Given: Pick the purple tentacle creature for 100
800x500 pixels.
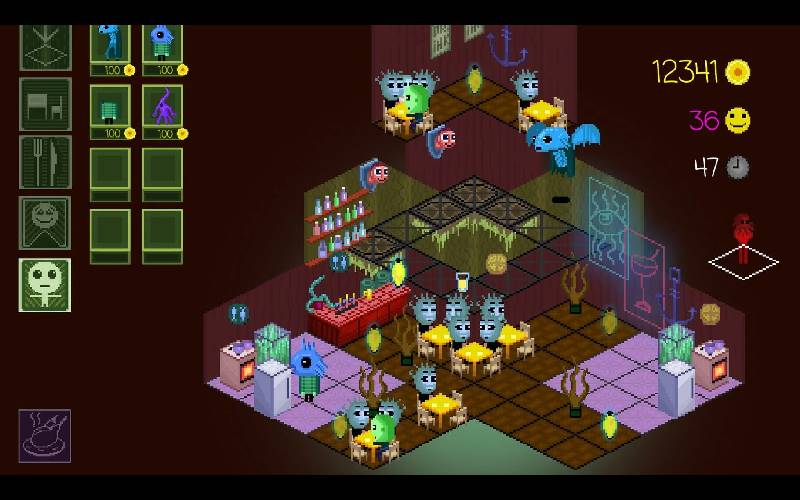Looking at the screenshot, I should coord(162,108).
